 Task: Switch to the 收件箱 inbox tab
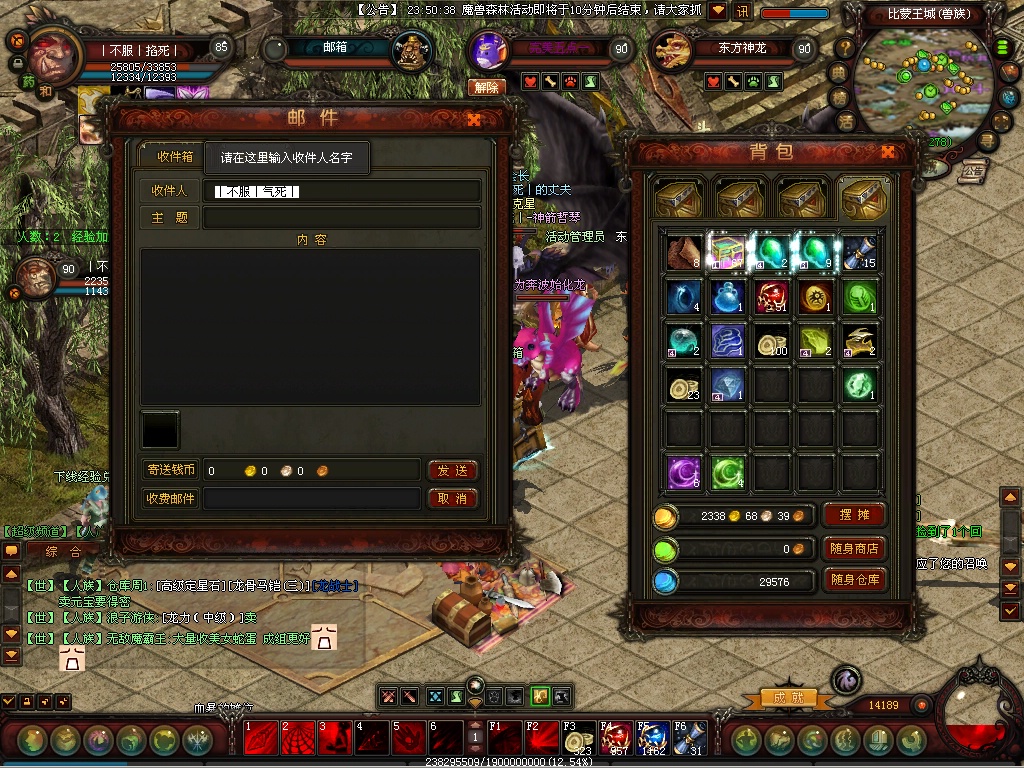click(174, 157)
